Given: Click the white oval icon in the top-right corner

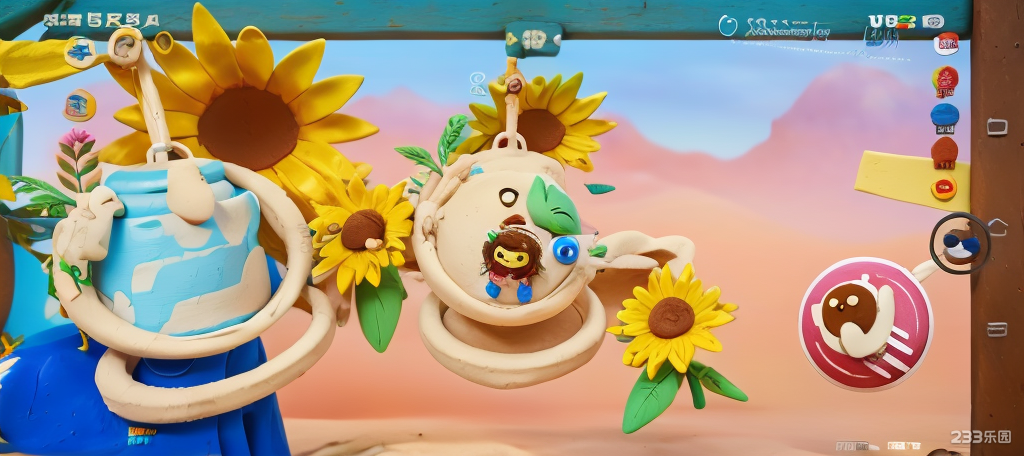Looking at the screenshot, I should click(933, 21).
